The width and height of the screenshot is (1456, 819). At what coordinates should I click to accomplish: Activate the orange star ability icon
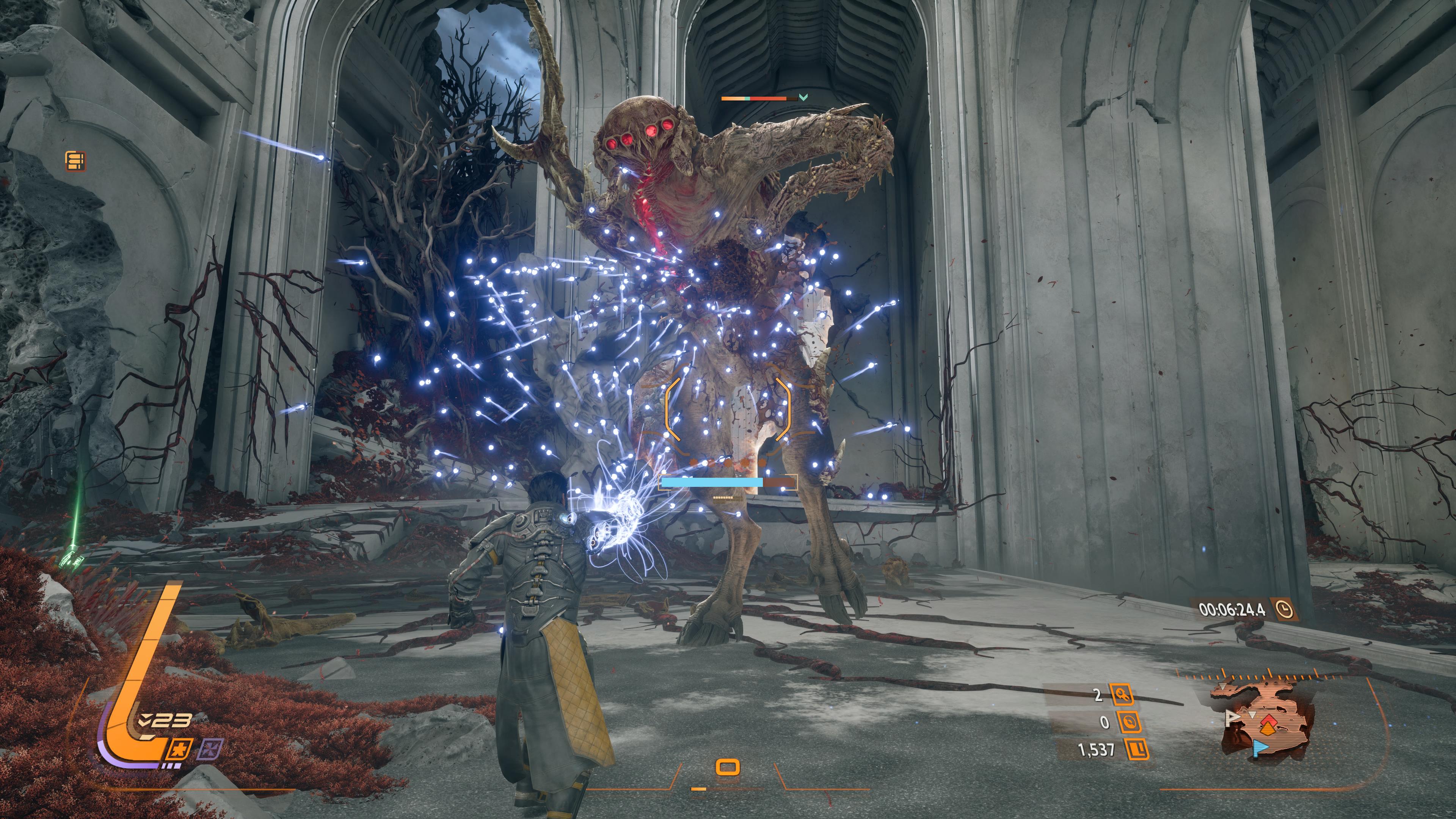[x=181, y=750]
